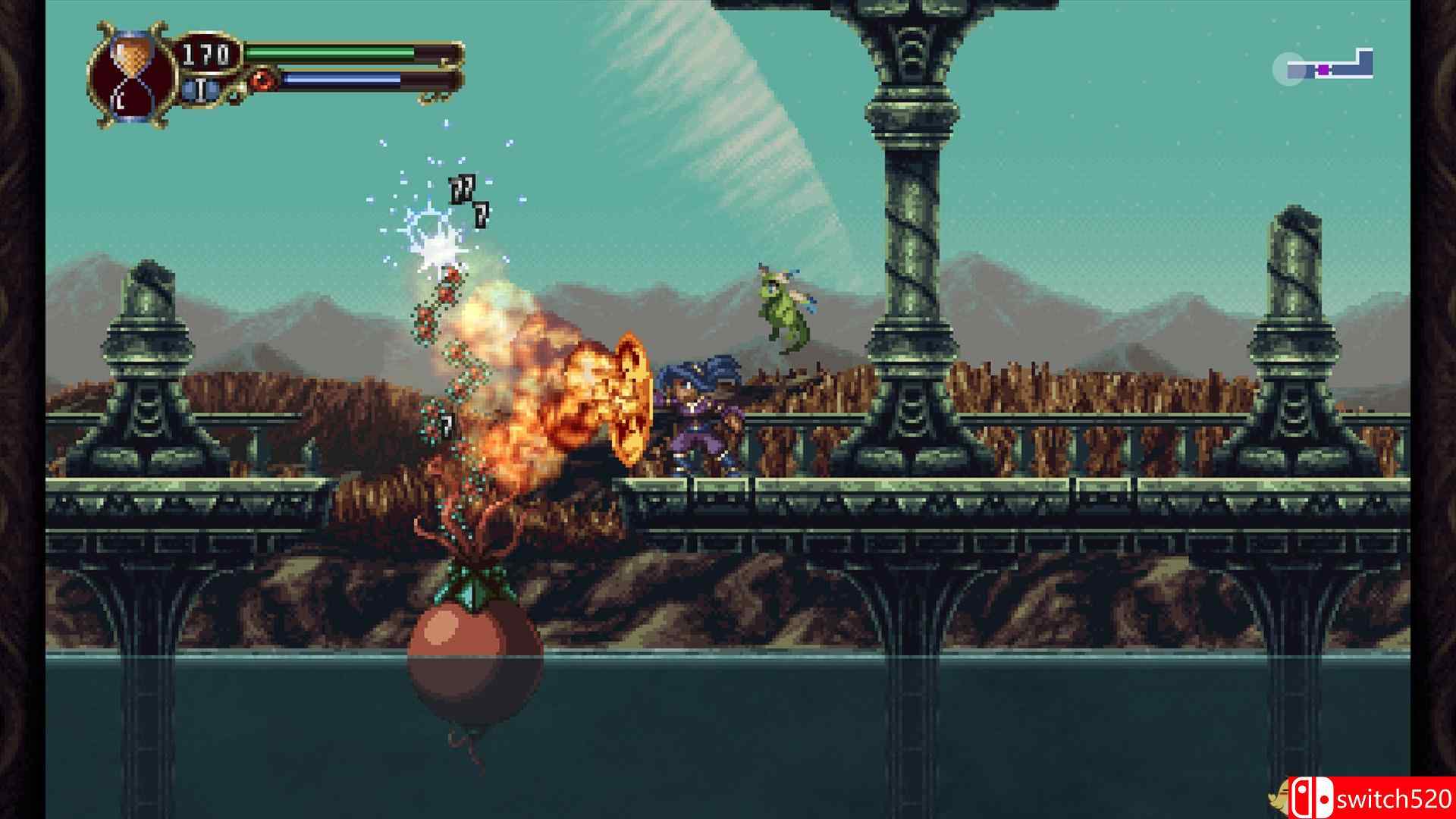Expand the minimap in the top-right corner
The width and height of the screenshot is (1456, 819).
(x=1331, y=68)
